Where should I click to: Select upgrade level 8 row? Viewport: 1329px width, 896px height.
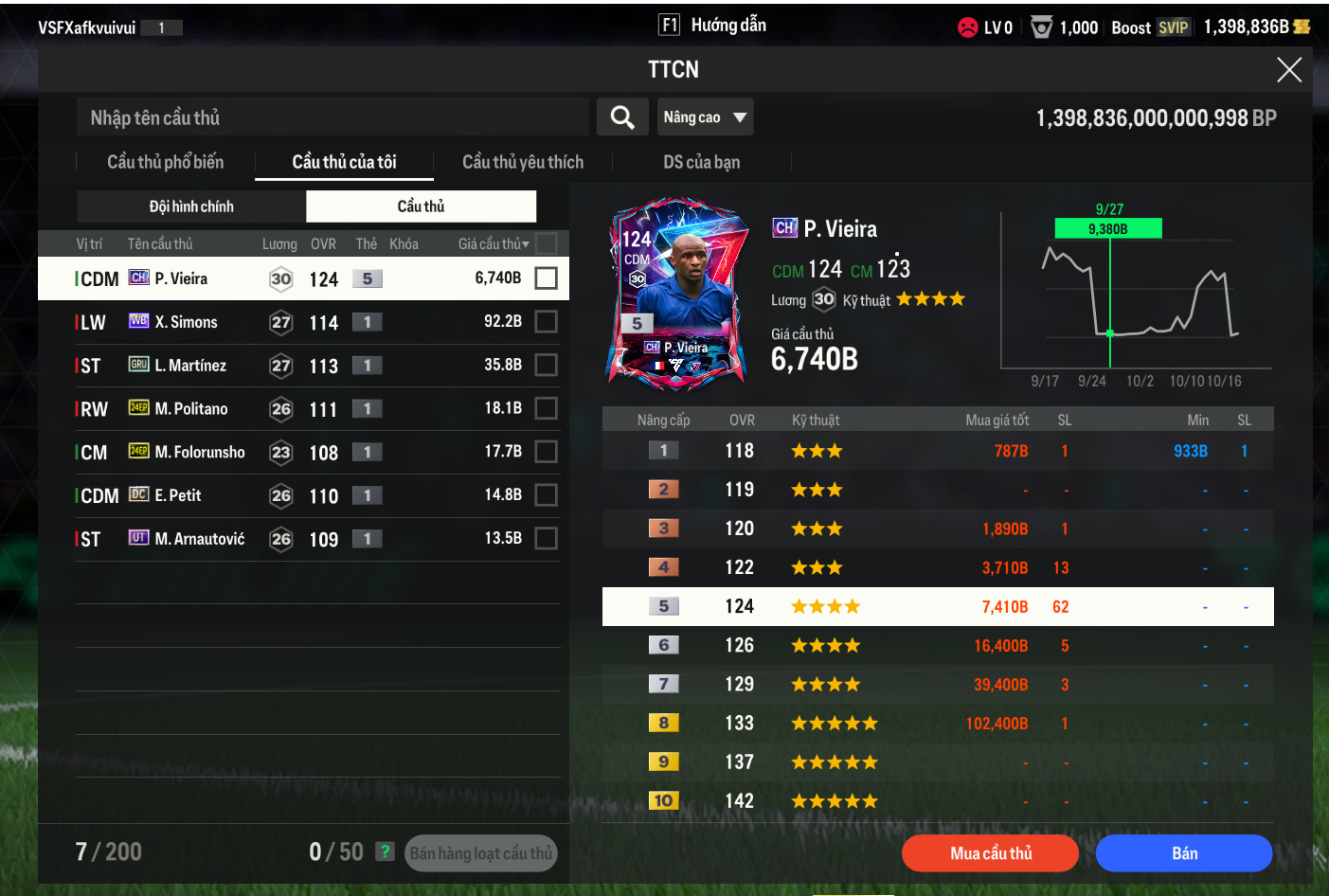938,724
